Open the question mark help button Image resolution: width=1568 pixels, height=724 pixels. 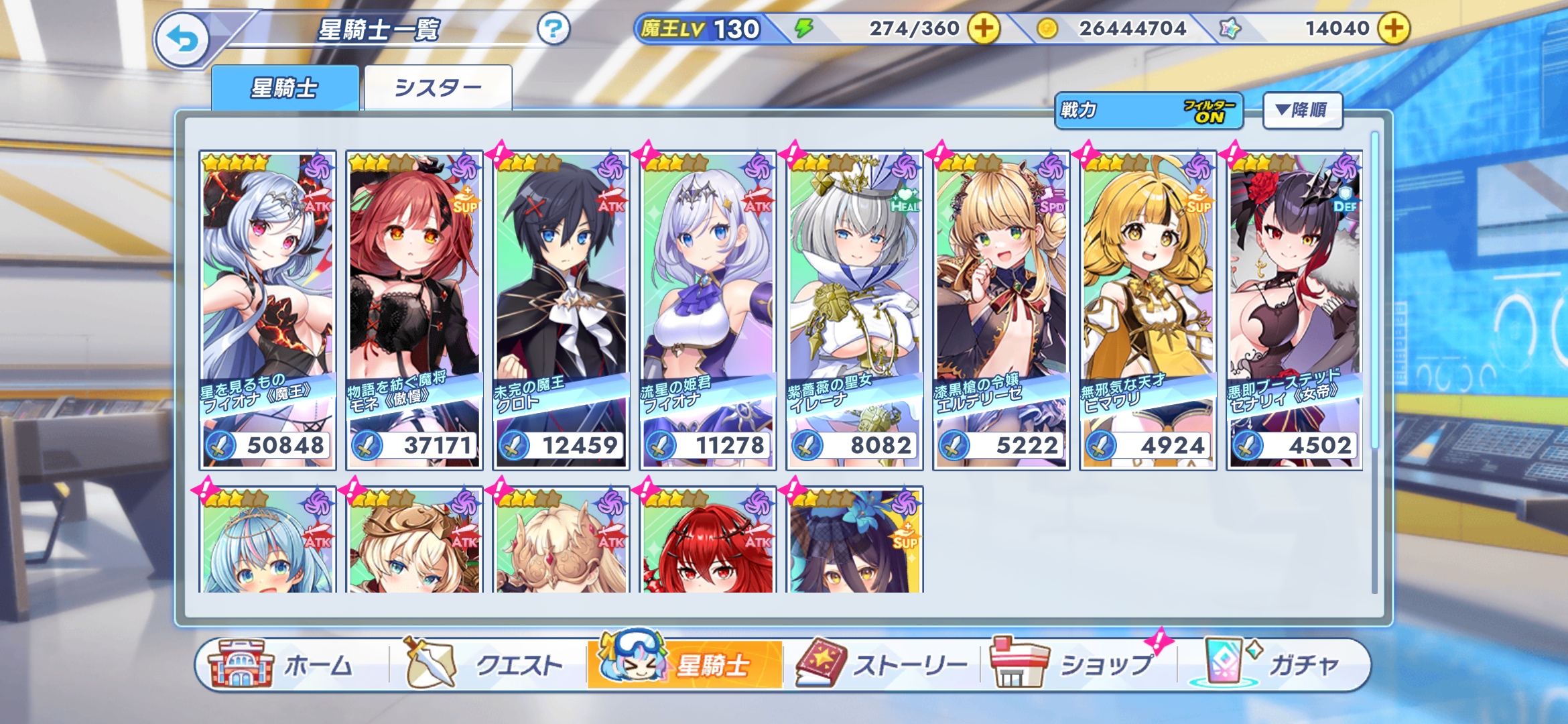553,29
